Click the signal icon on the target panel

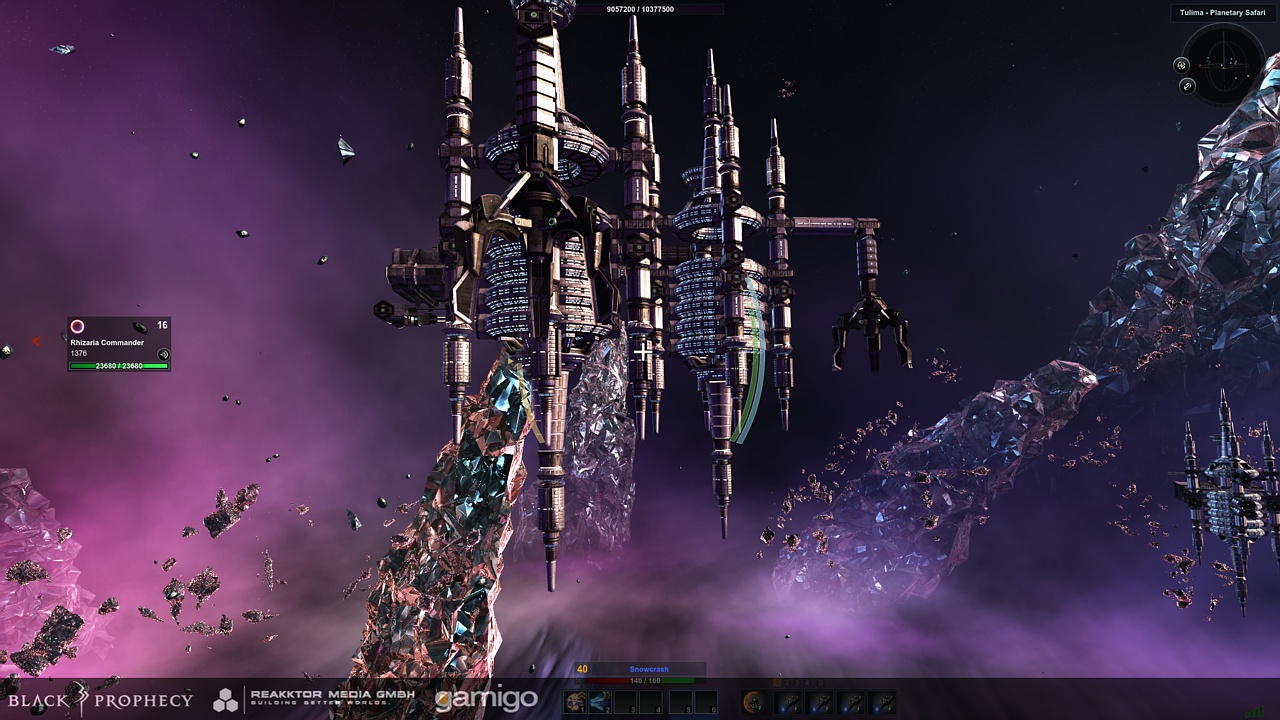coord(163,353)
